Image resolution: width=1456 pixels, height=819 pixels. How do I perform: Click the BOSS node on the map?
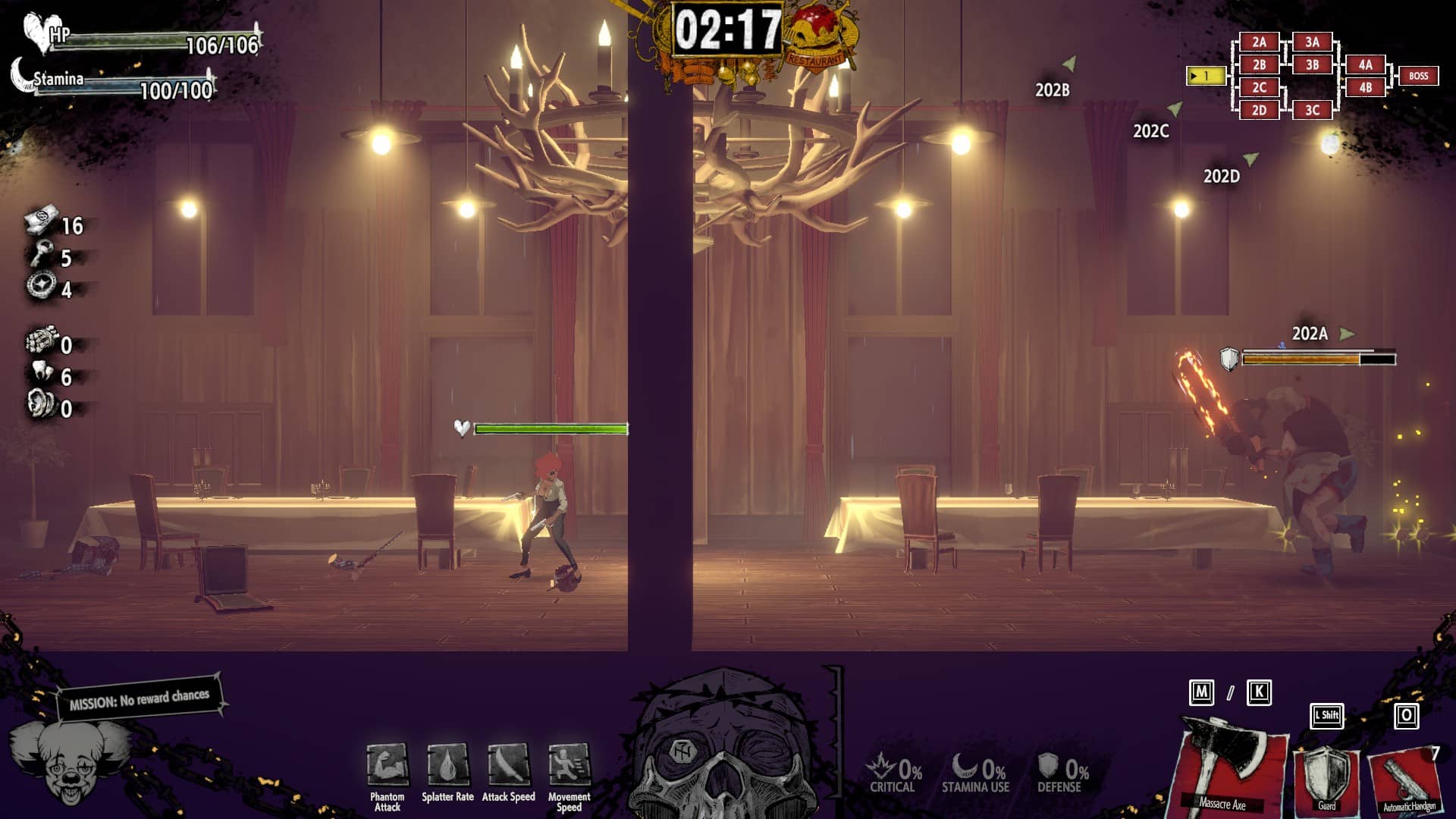pyautogui.click(x=1418, y=76)
